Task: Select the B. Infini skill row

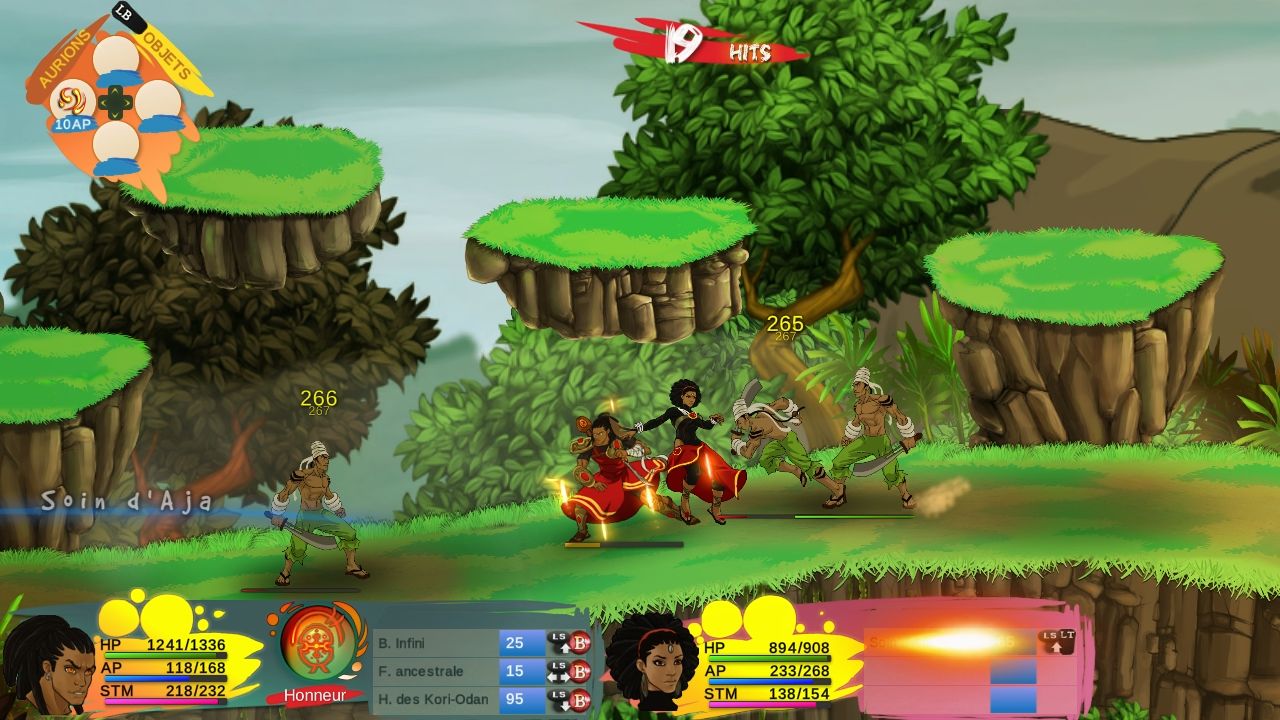Action: 437,643
